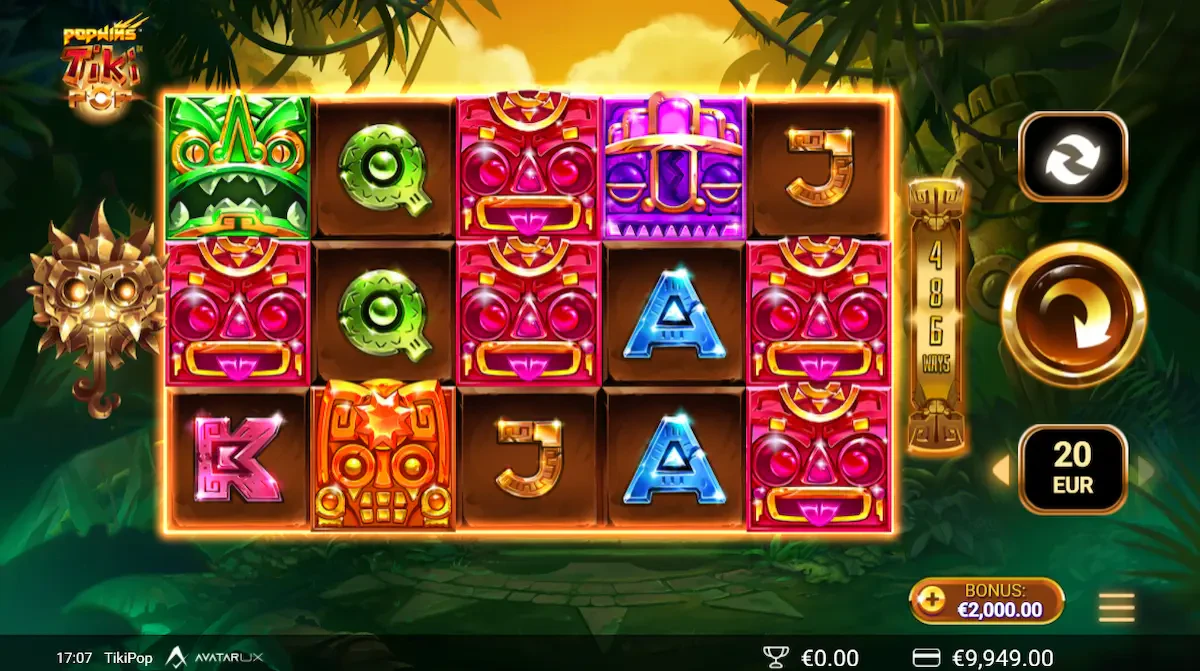
Task: Open the hamburger menu
Action: (x=1116, y=606)
